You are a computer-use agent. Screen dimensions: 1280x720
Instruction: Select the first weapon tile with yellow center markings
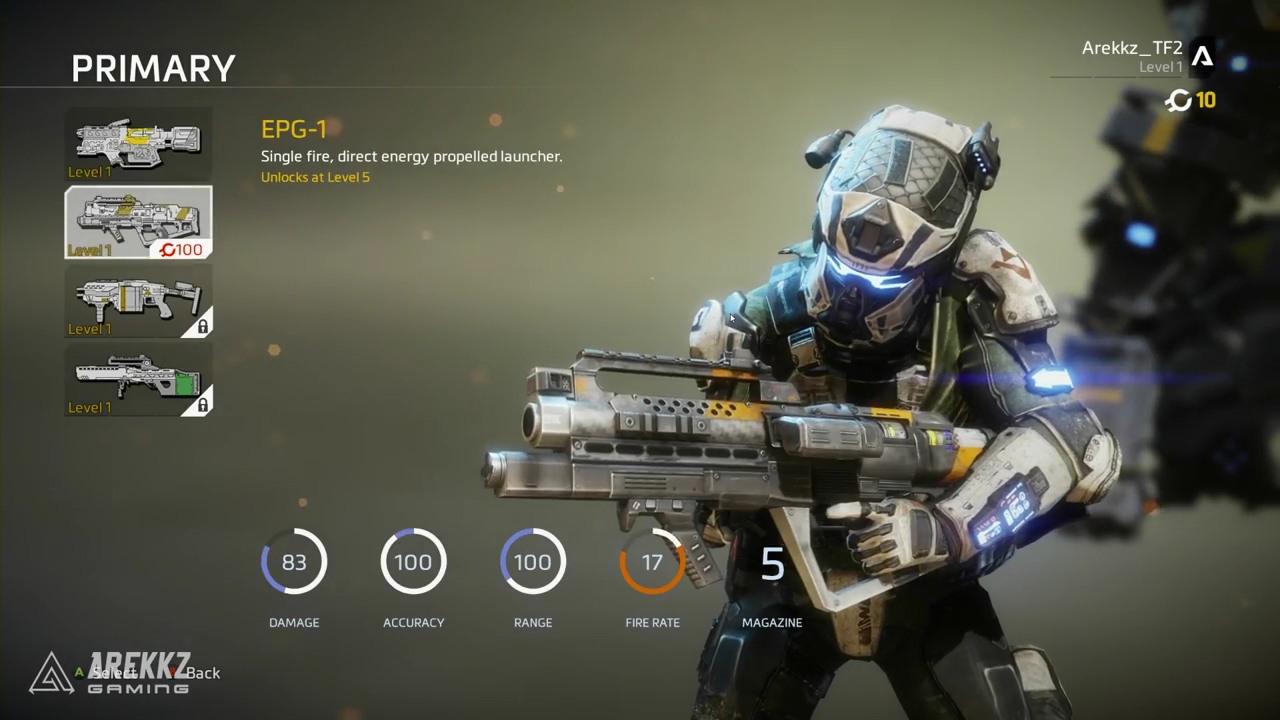click(138, 144)
